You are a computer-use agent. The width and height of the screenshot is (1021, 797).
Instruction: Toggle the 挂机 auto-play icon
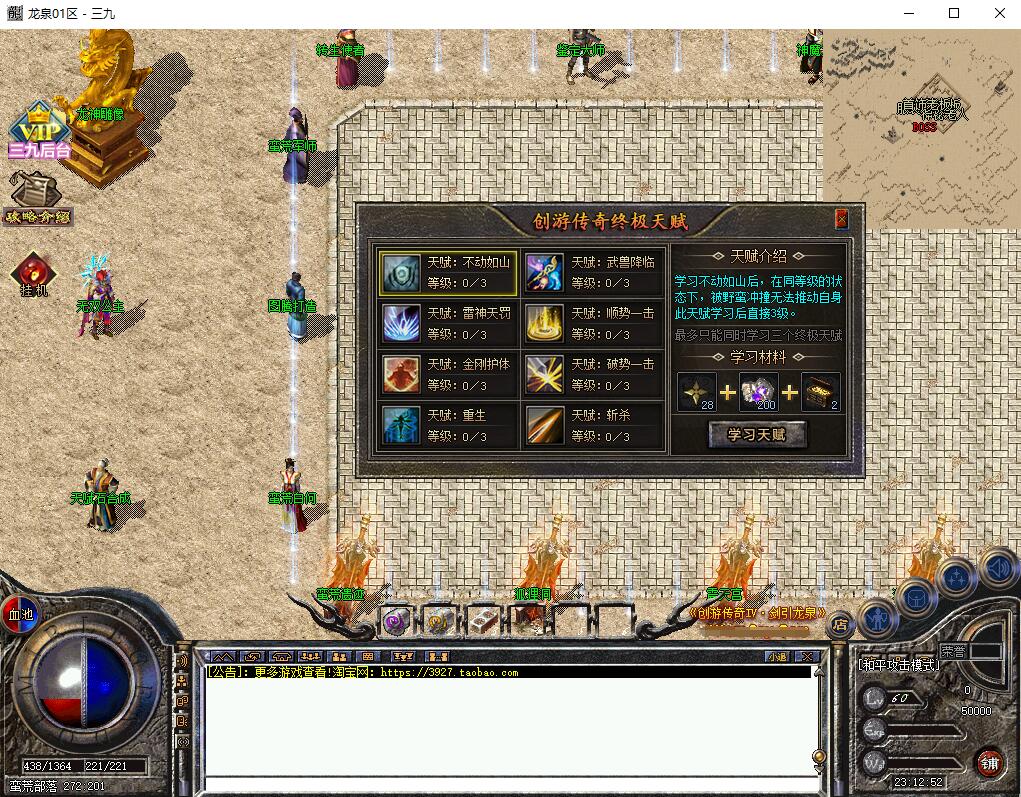34,274
